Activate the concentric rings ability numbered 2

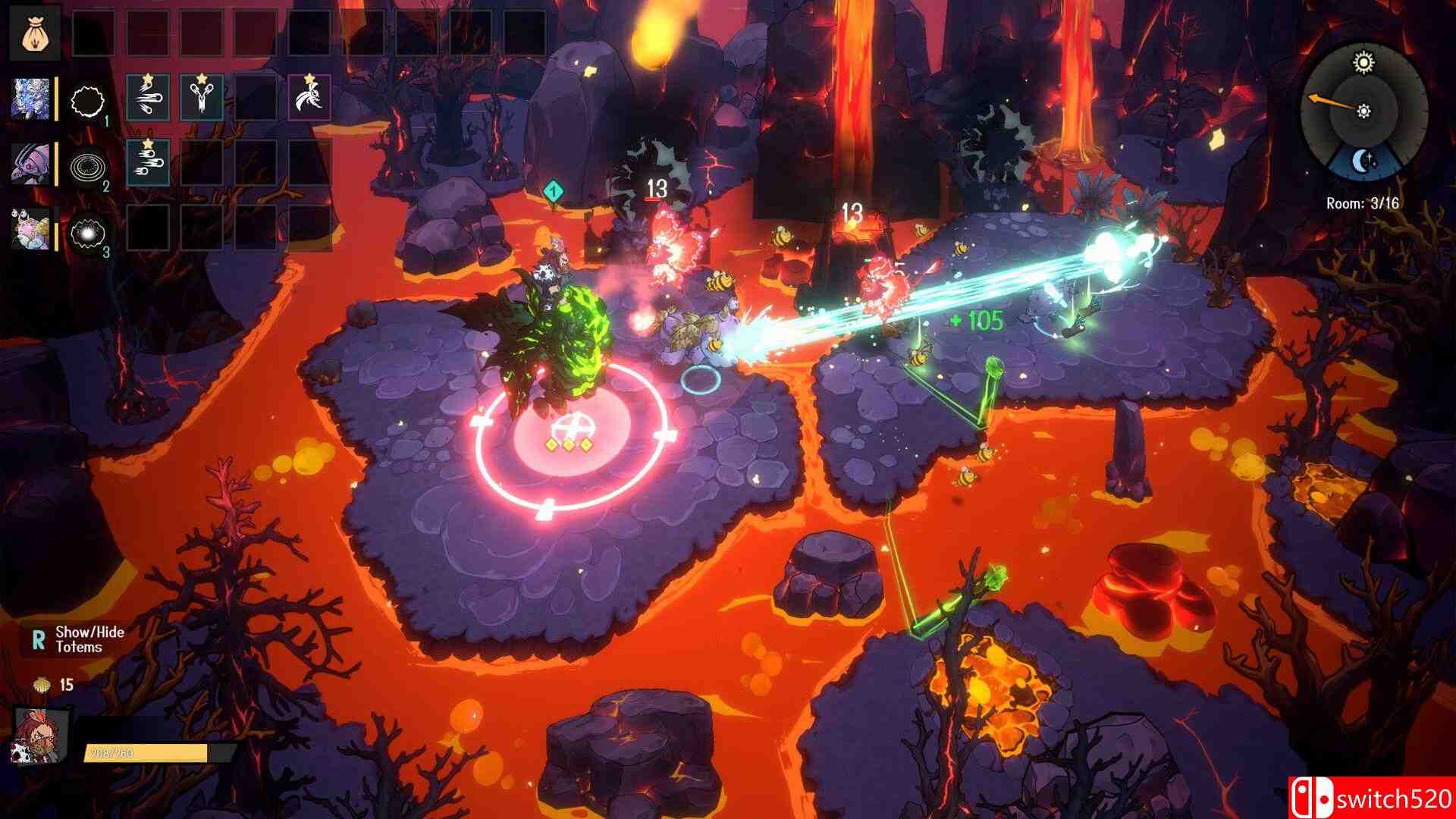click(87, 165)
